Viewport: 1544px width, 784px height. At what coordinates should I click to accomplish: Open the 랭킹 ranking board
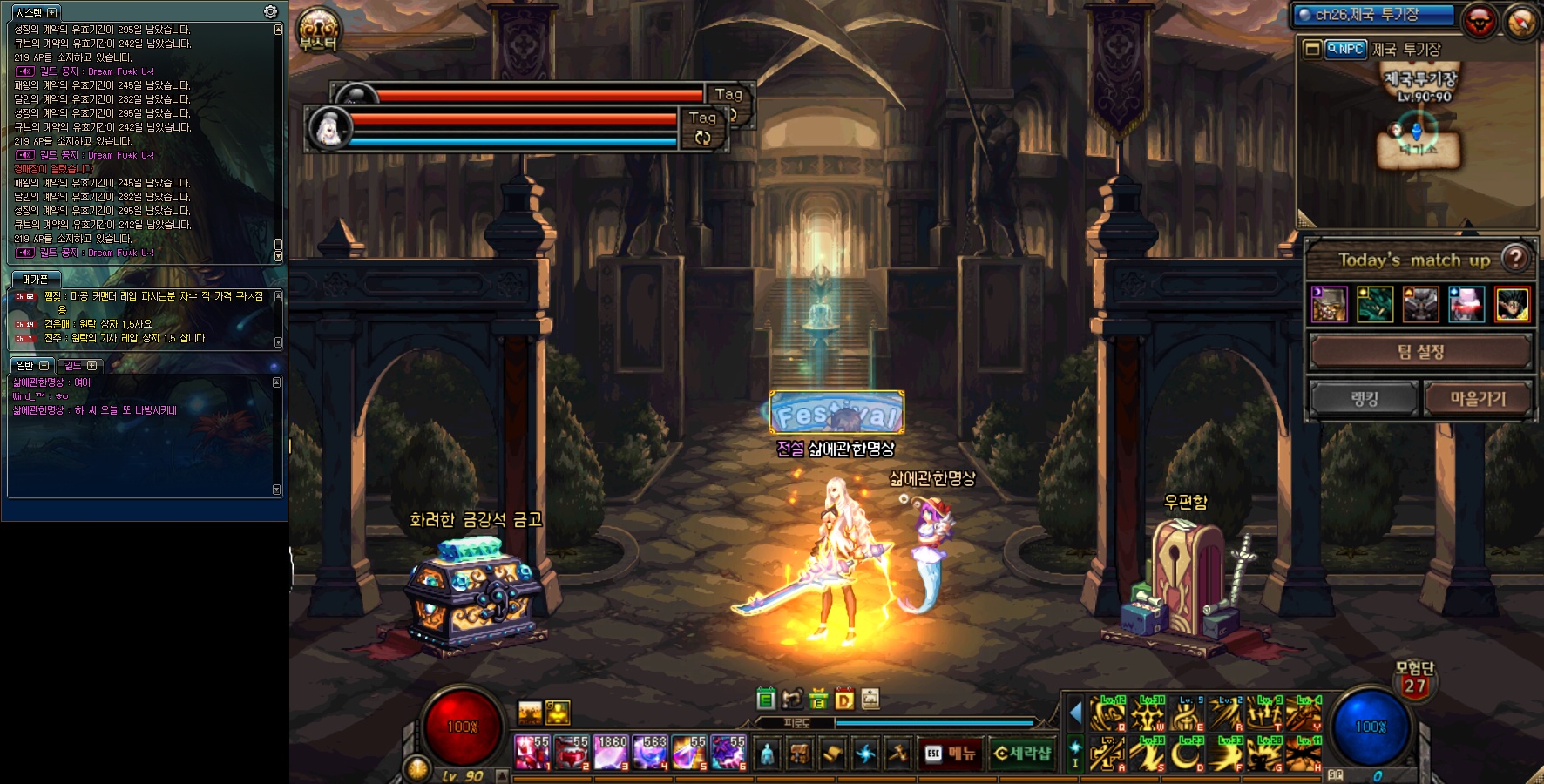click(1365, 399)
